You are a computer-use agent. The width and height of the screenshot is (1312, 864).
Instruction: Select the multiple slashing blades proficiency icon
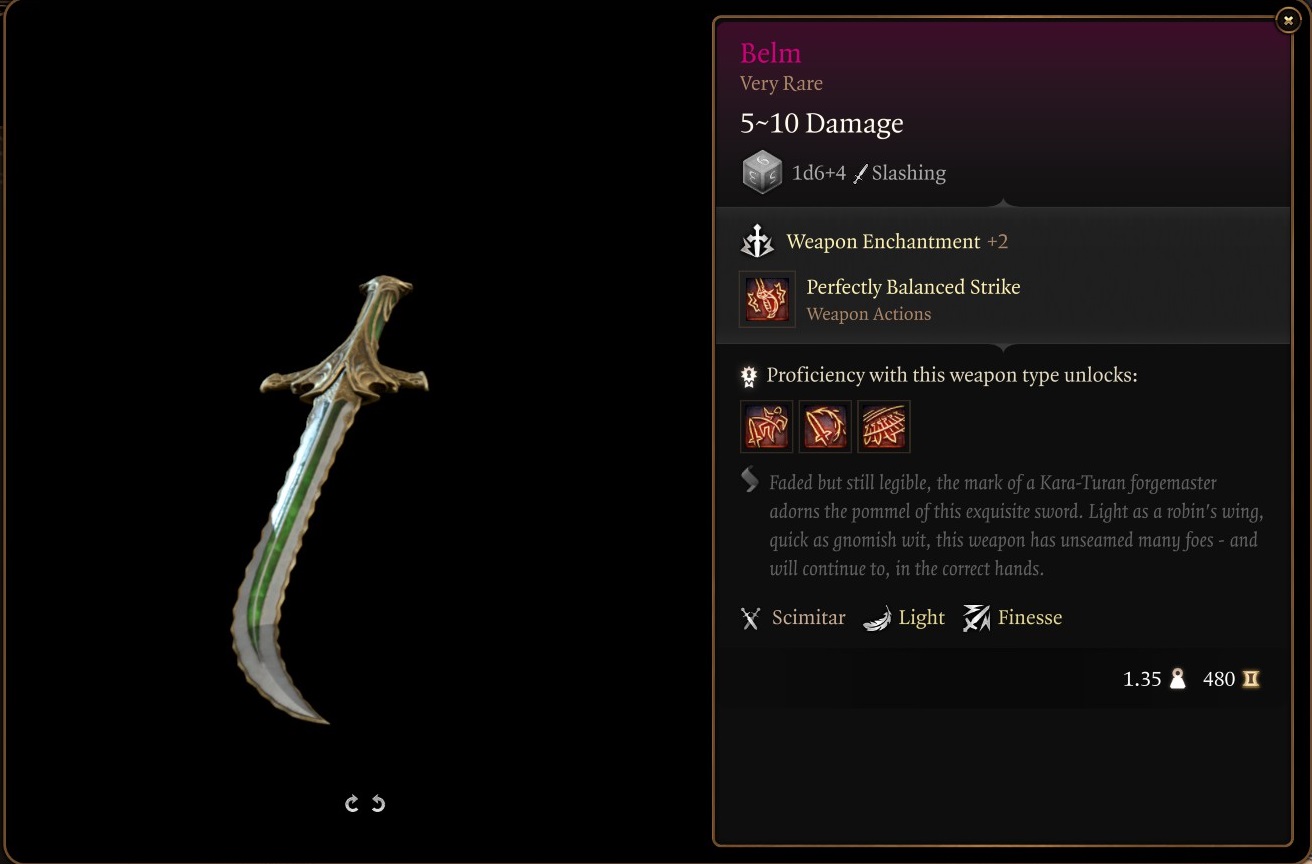[884, 427]
